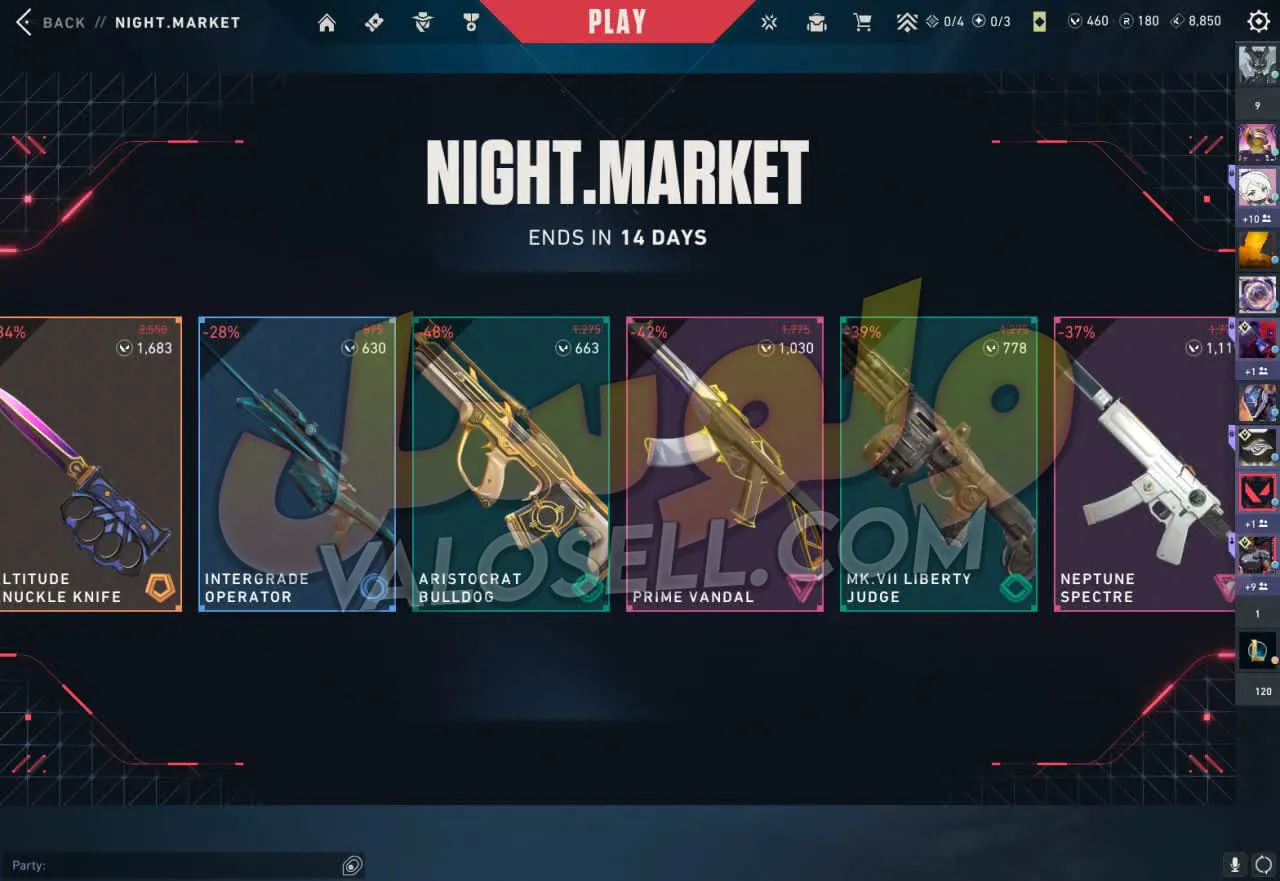Open the collection icon beside the cart
The height and width of the screenshot is (881, 1280).
817,22
